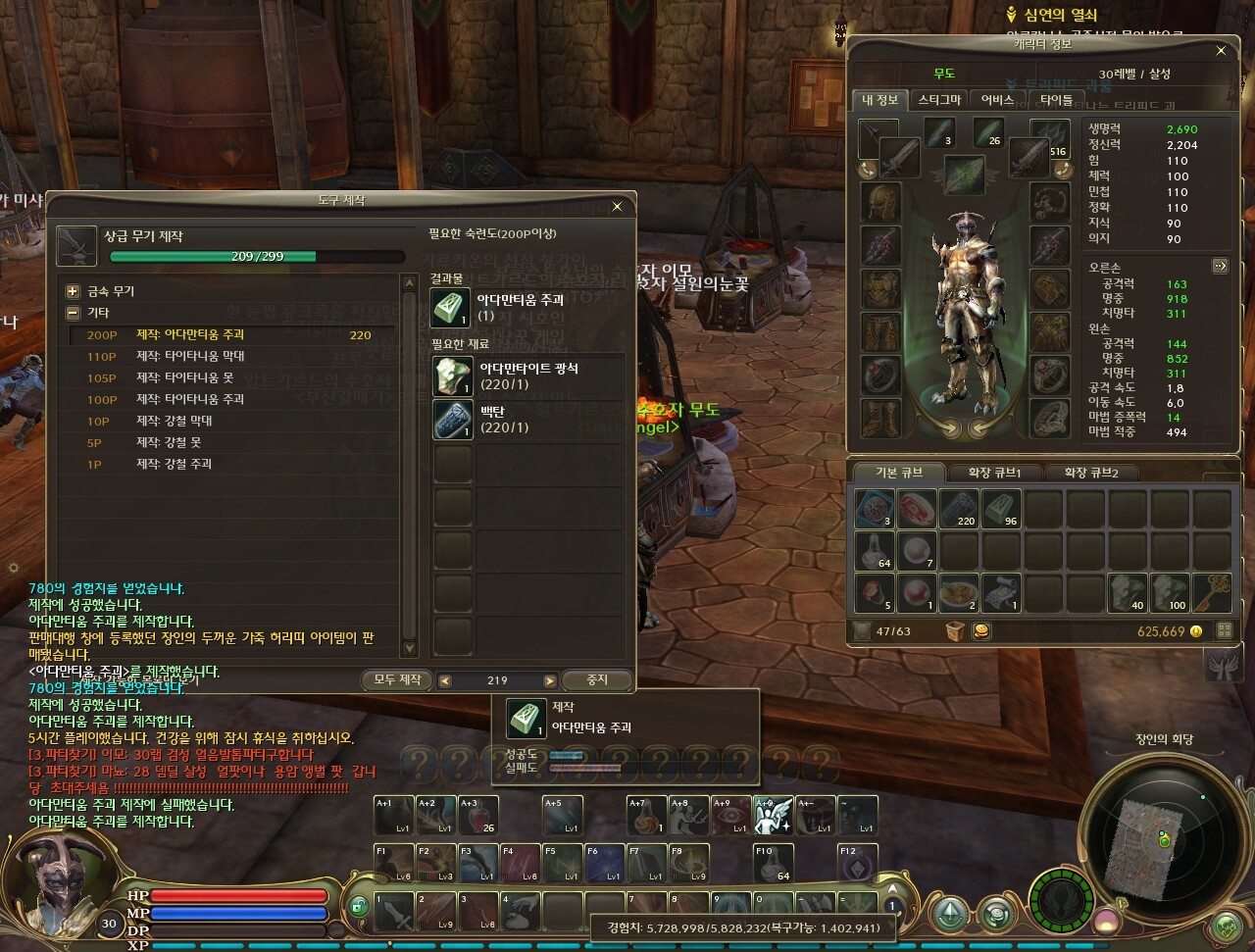Select the 백탄 material slot

point(452,420)
